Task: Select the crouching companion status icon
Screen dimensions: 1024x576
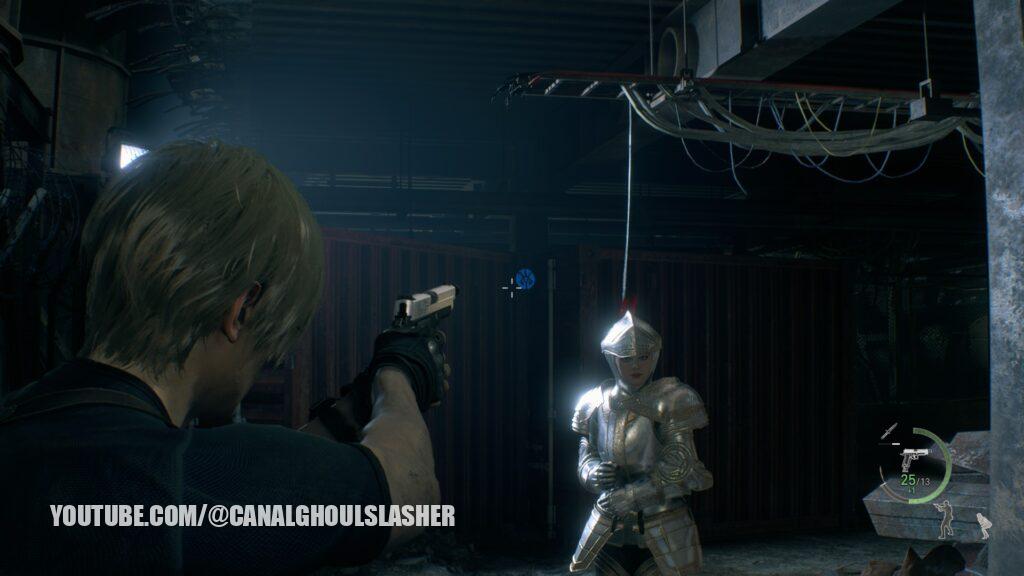Action: click(x=983, y=526)
